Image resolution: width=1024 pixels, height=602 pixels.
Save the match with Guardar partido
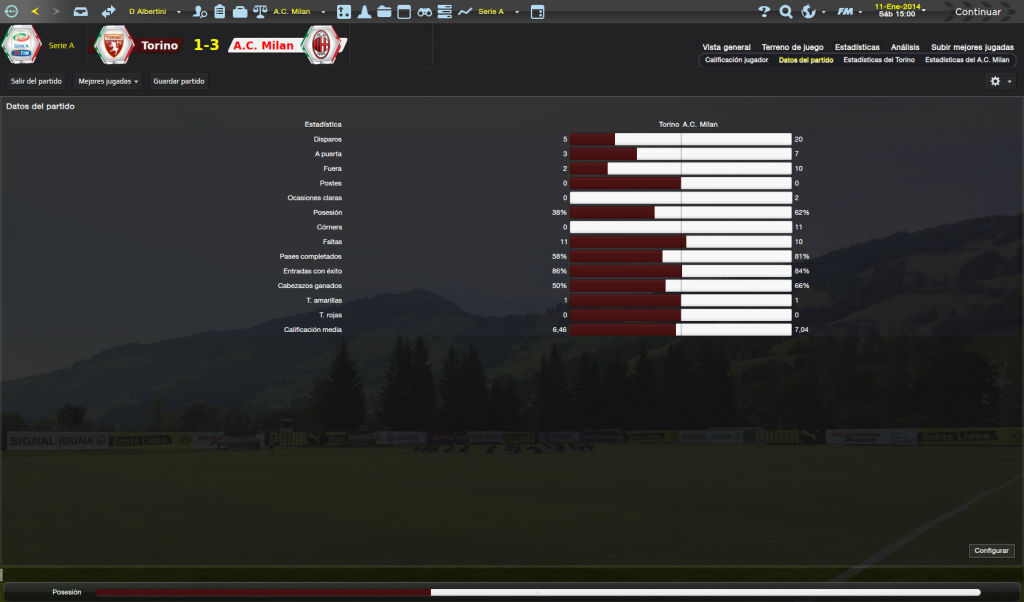(x=179, y=81)
